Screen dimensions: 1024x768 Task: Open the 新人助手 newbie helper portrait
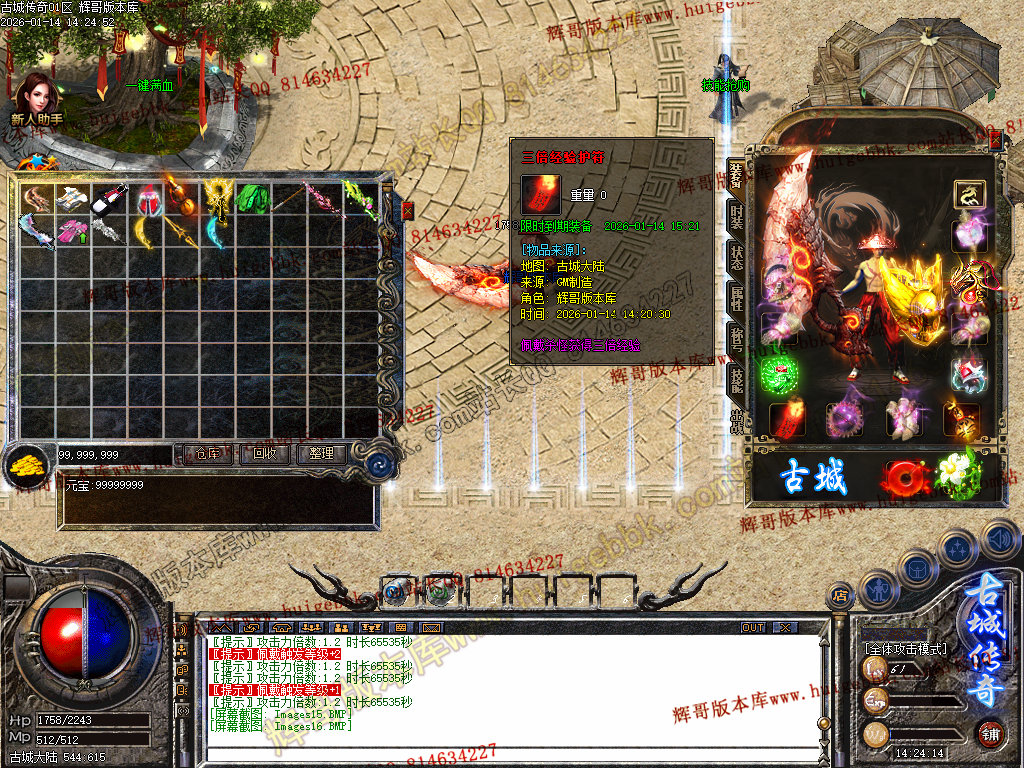coord(37,100)
